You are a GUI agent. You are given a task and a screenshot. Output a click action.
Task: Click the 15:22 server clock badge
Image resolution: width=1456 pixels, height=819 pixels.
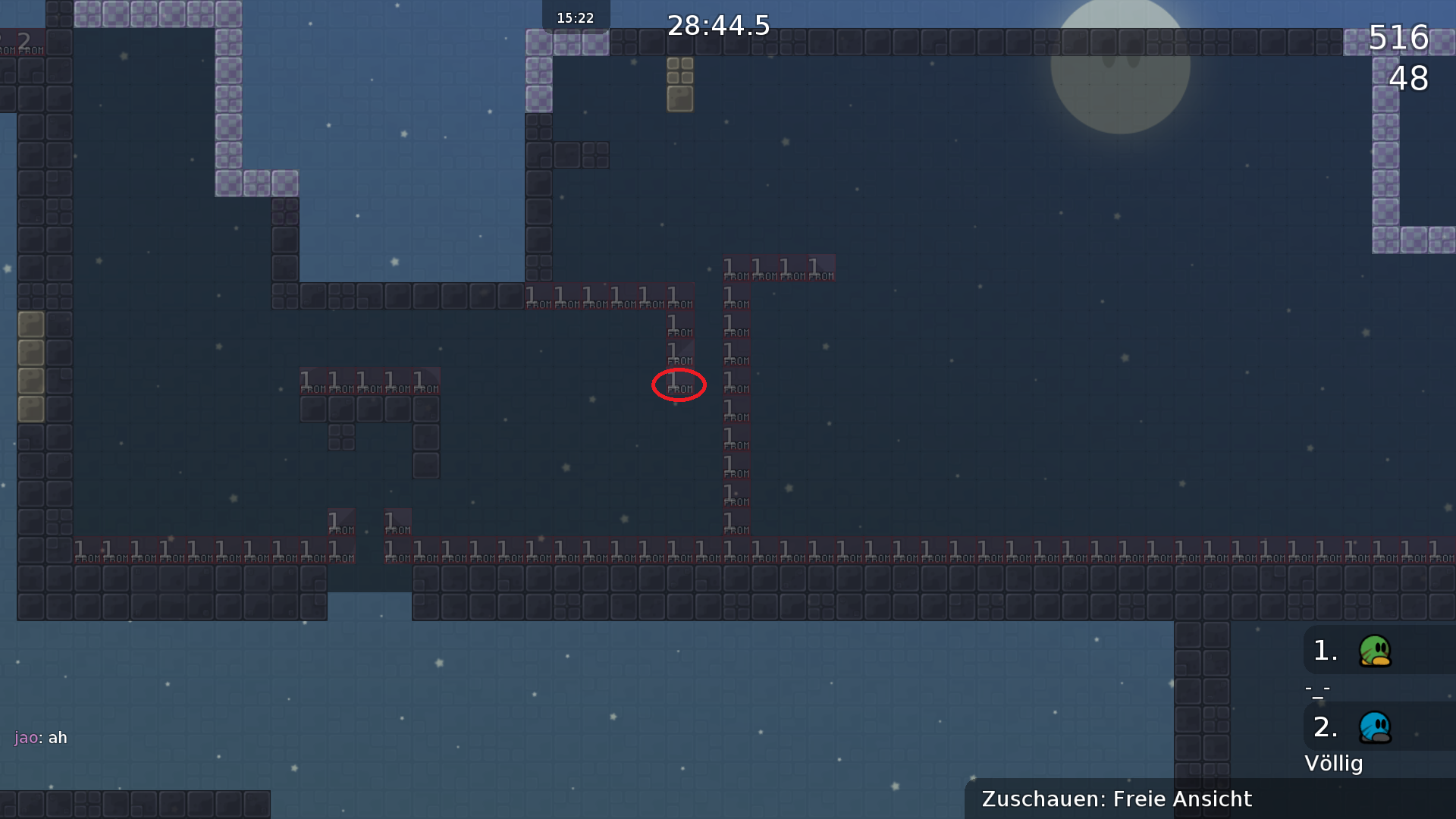pos(575,17)
